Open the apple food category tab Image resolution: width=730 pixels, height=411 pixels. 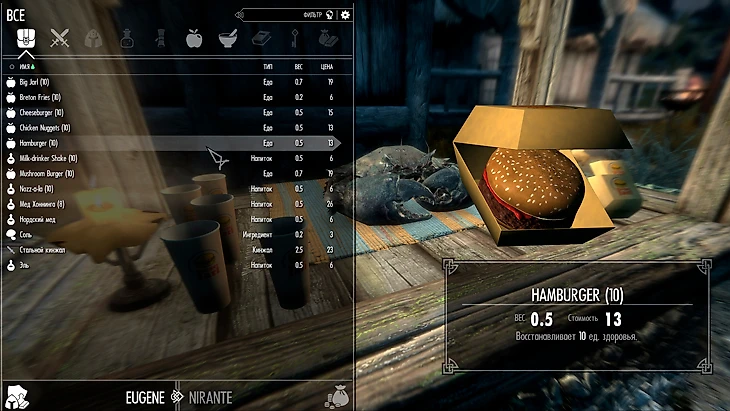[194, 38]
